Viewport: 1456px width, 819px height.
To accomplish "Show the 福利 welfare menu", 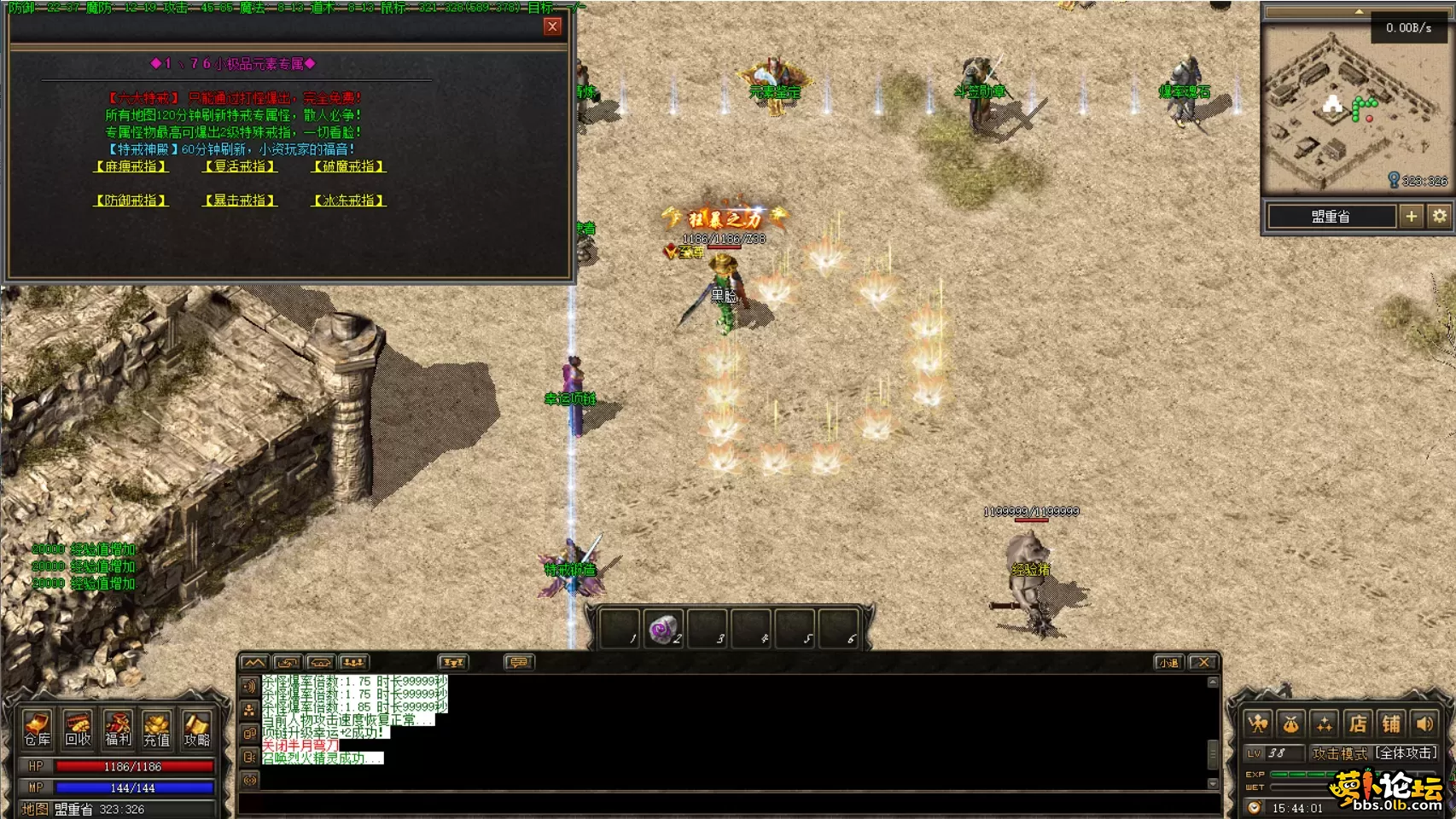I will pos(118,729).
